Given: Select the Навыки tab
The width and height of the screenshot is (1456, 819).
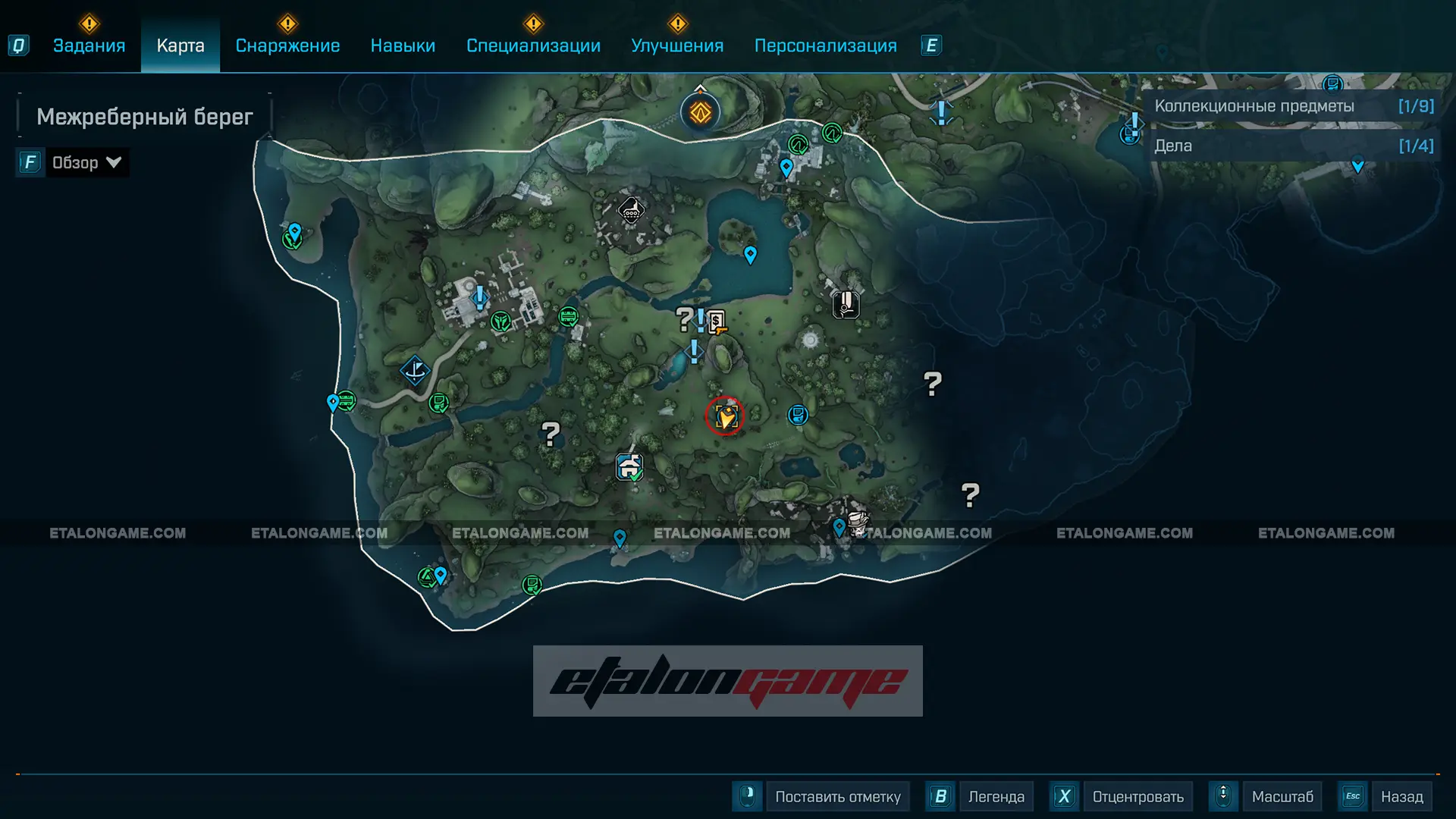Looking at the screenshot, I should click(403, 45).
